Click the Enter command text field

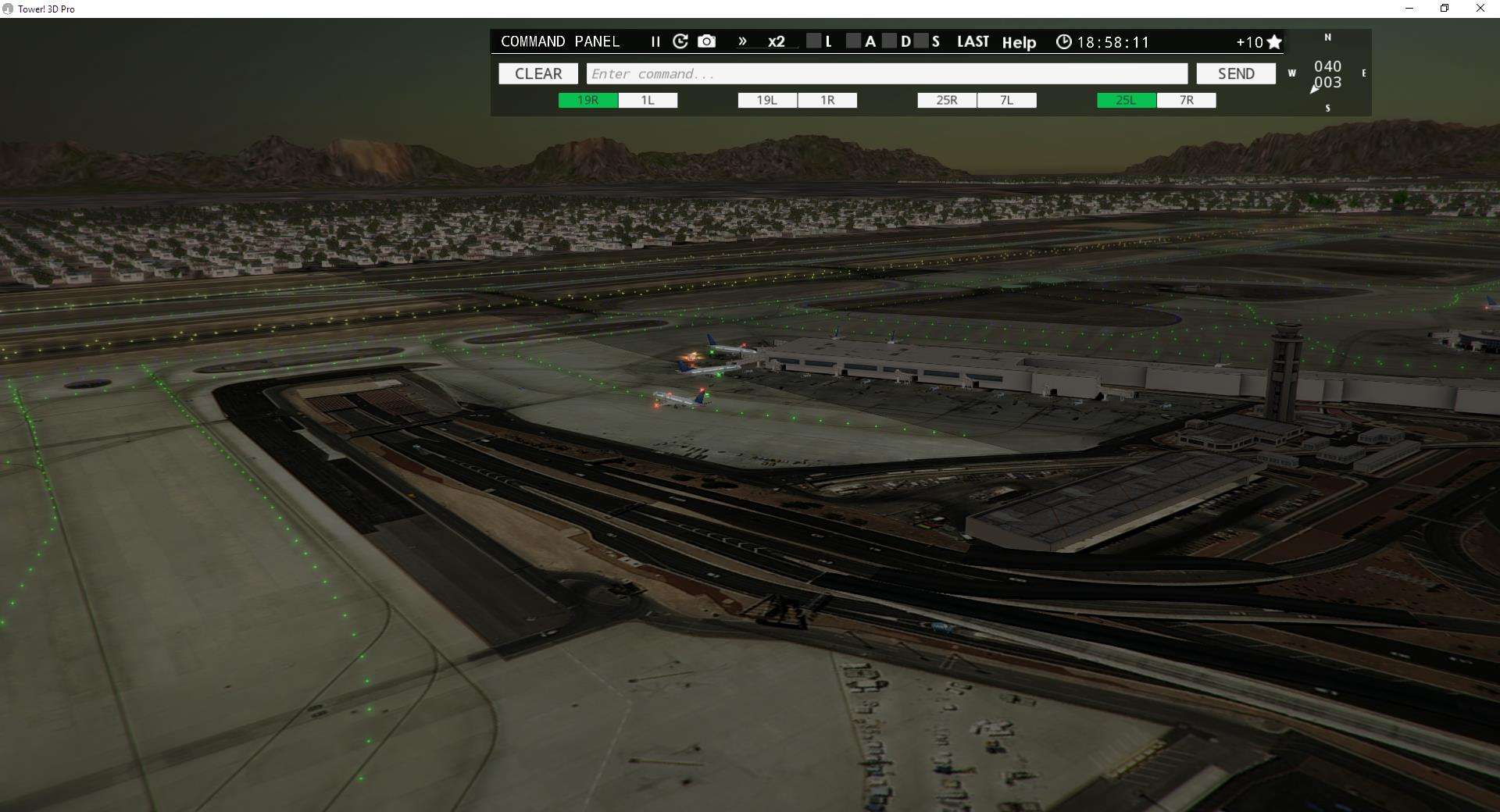[888, 73]
